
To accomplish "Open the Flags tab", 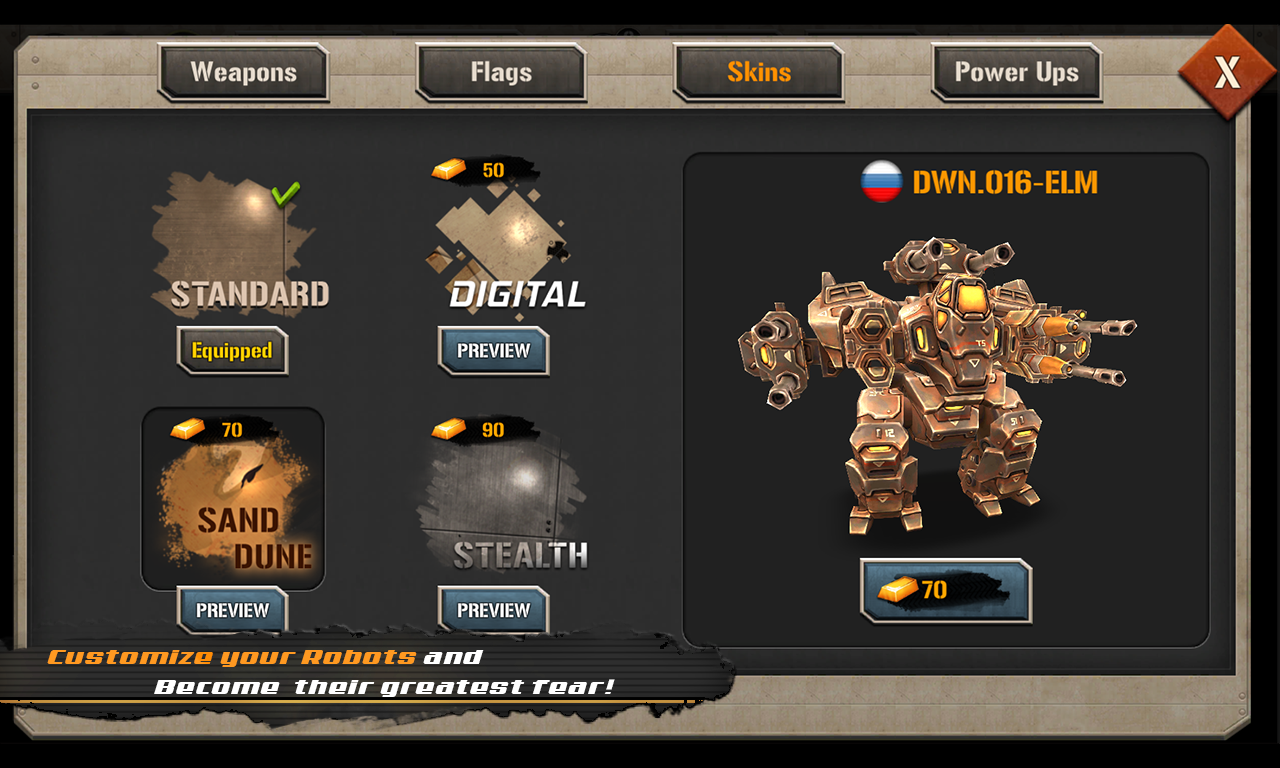I will pyautogui.click(x=500, y=72).
